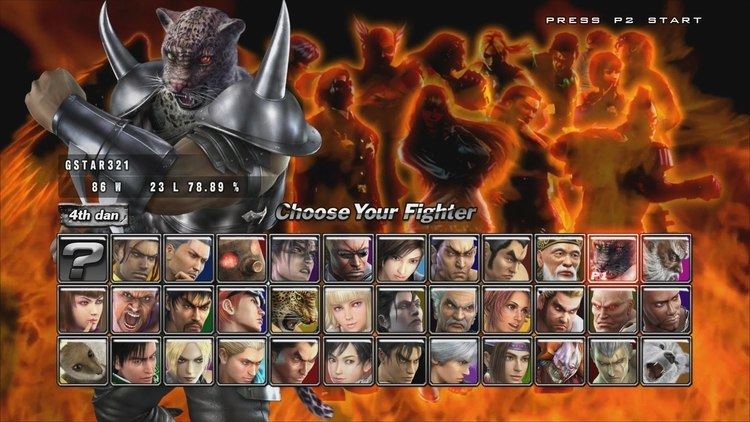Choose Eddy Gordo's portrait

(137, 258)
